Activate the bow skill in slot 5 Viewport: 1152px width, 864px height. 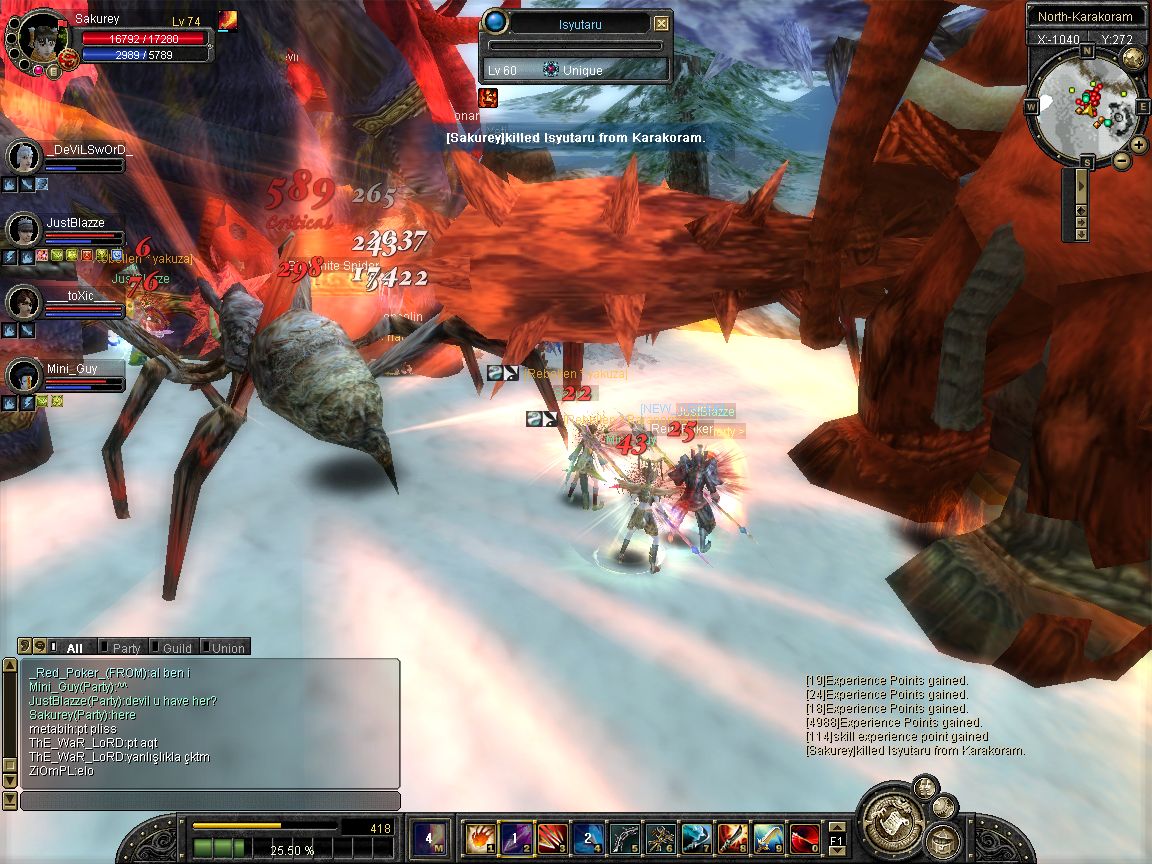point(624,837)
